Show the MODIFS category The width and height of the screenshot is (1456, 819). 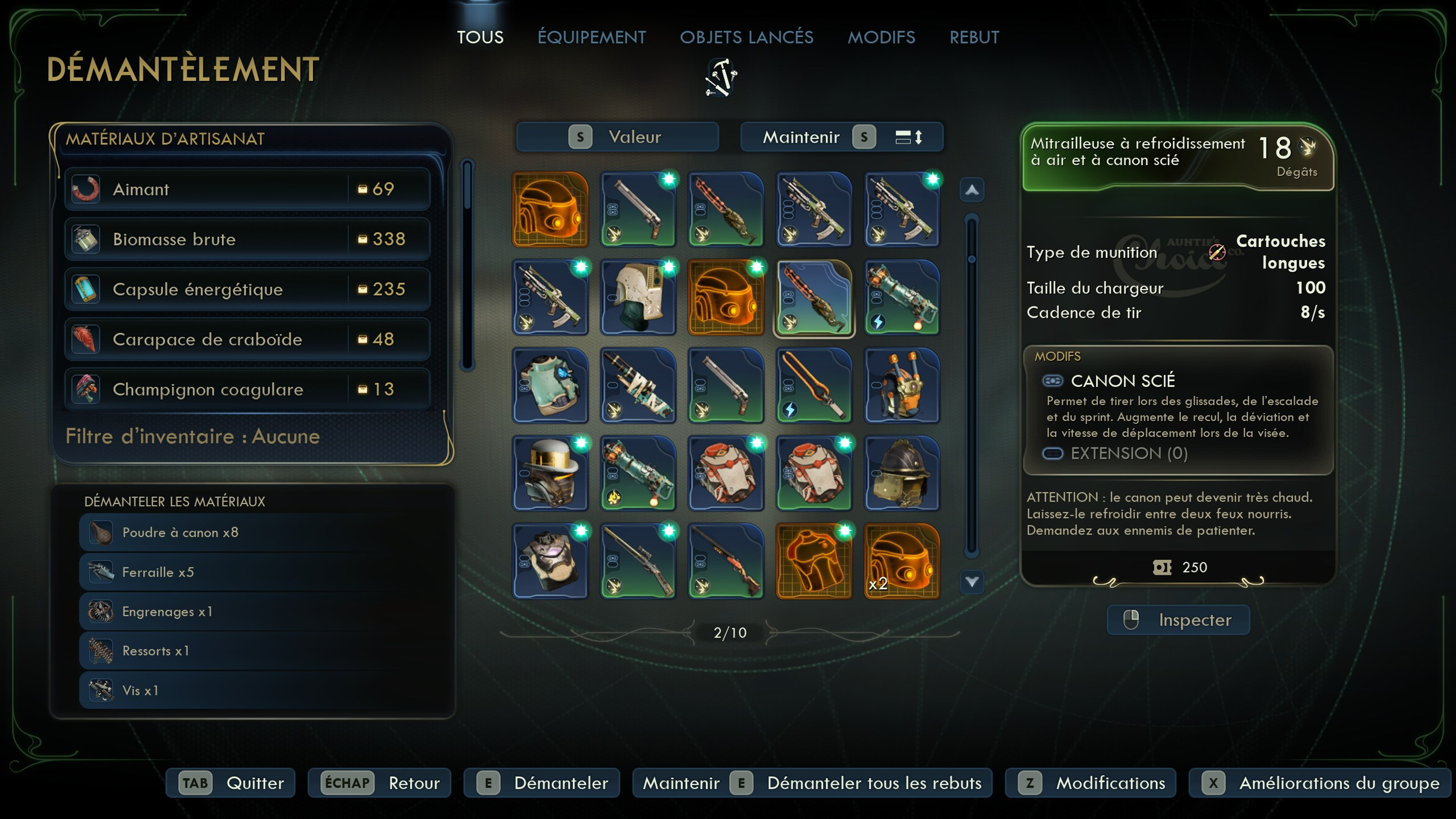(x=881, y=37)
